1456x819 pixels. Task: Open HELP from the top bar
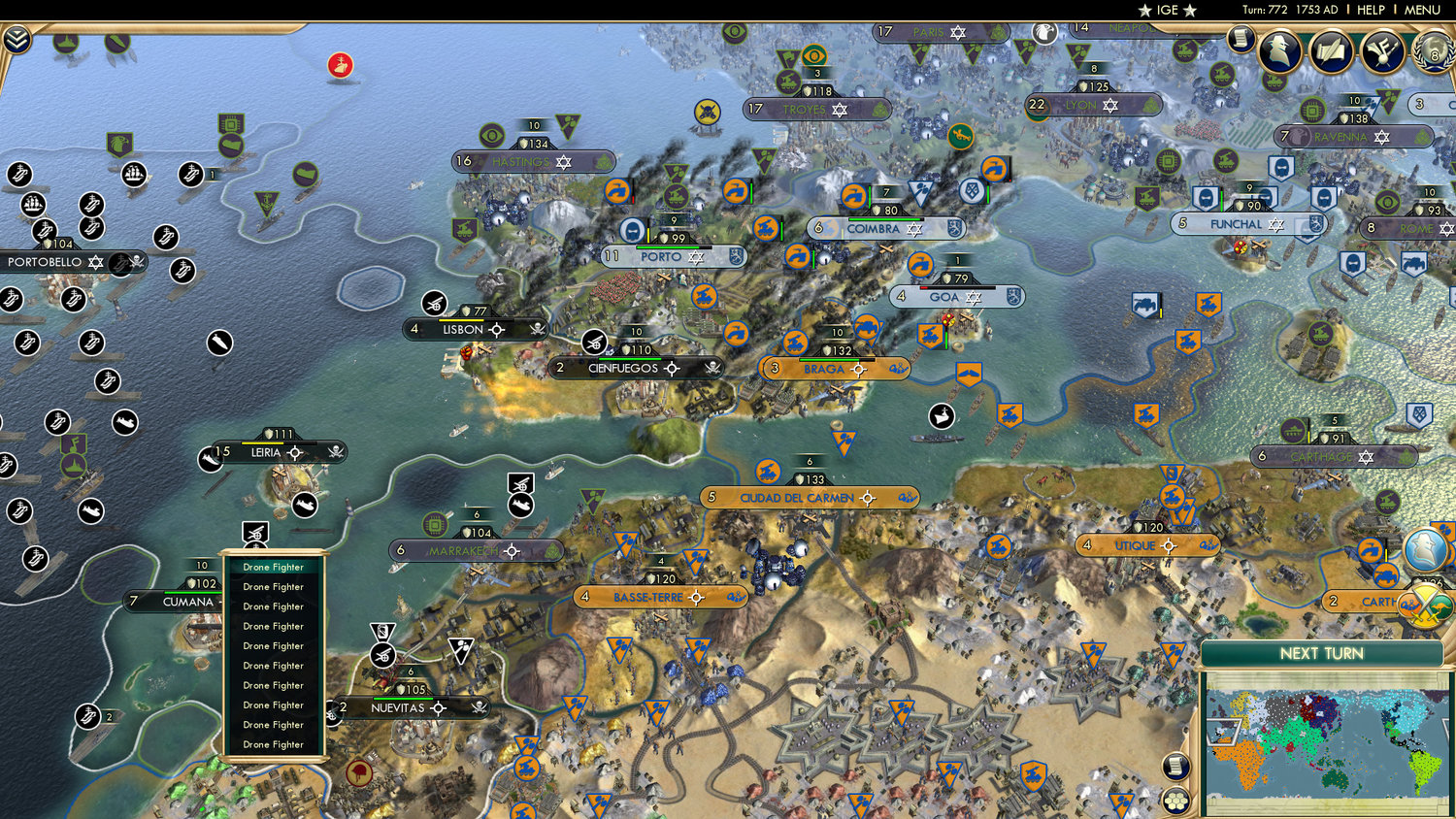(x=1372, y=10)
